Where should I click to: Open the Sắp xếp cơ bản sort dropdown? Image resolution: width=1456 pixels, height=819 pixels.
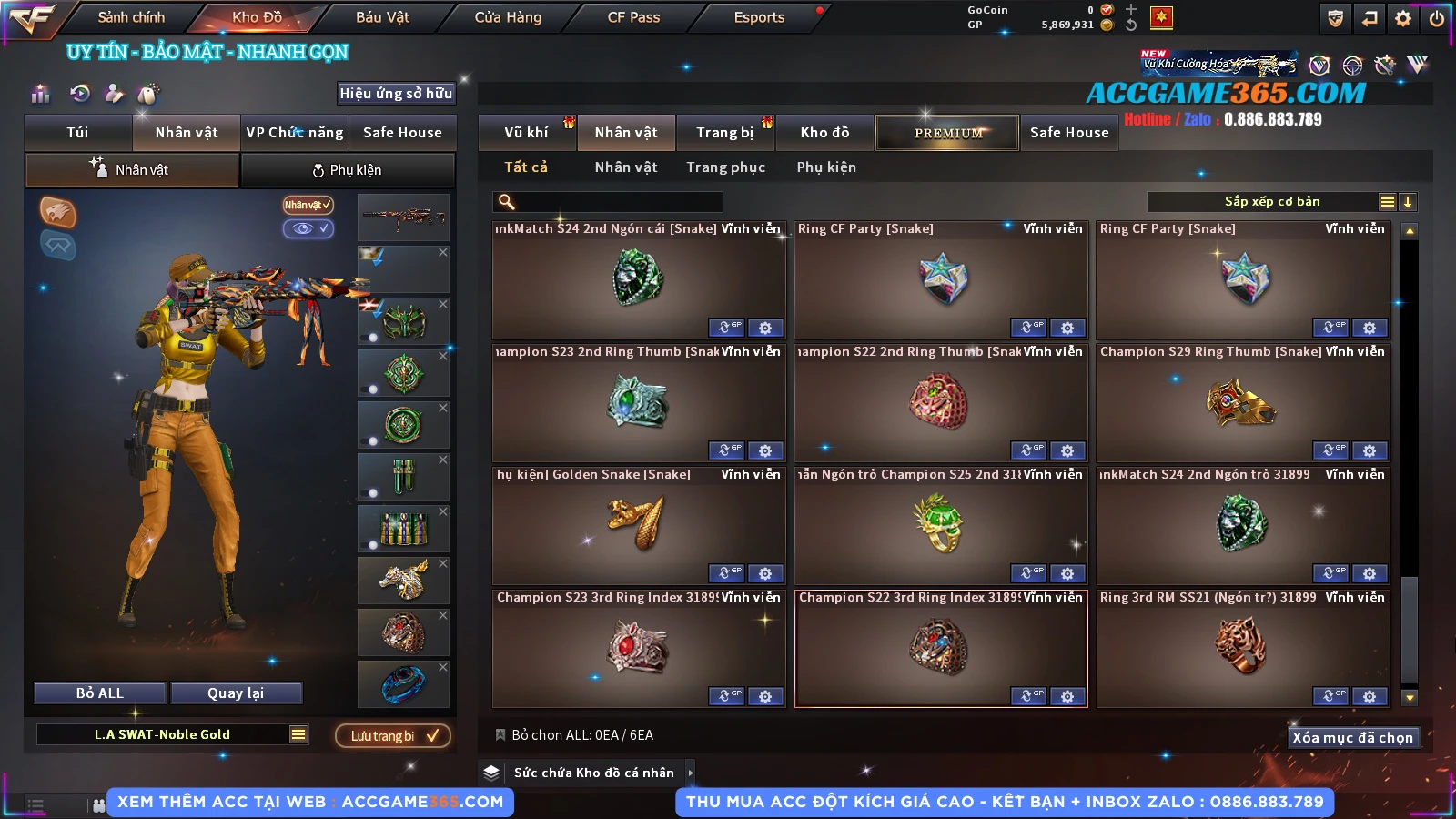[1271, 202]
